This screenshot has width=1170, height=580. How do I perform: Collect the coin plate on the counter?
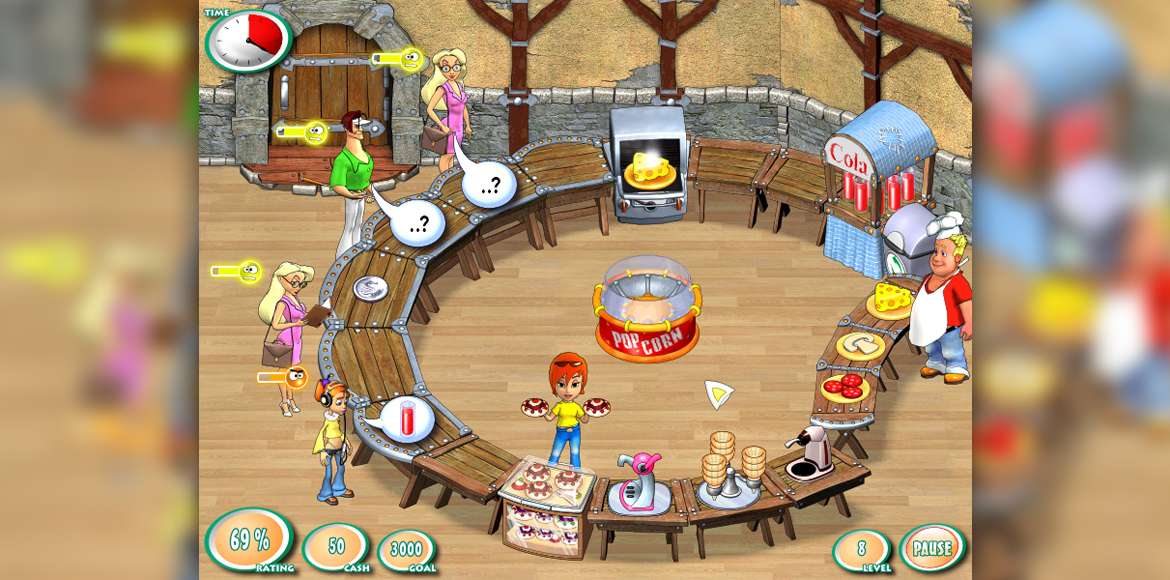(369, 287)
